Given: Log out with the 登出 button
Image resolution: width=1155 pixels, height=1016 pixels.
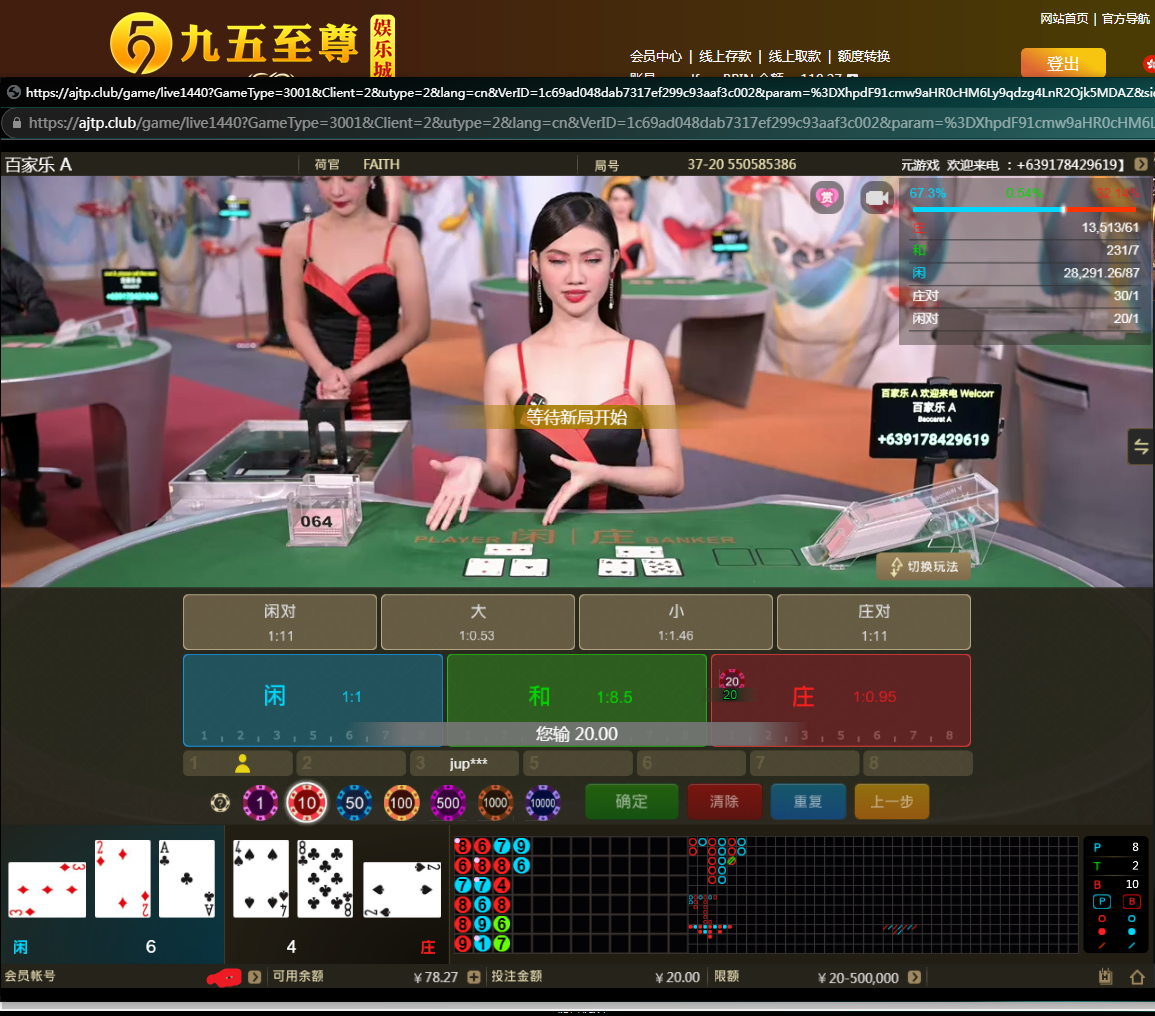Looking at the screenshot, I should (1063, 63).
